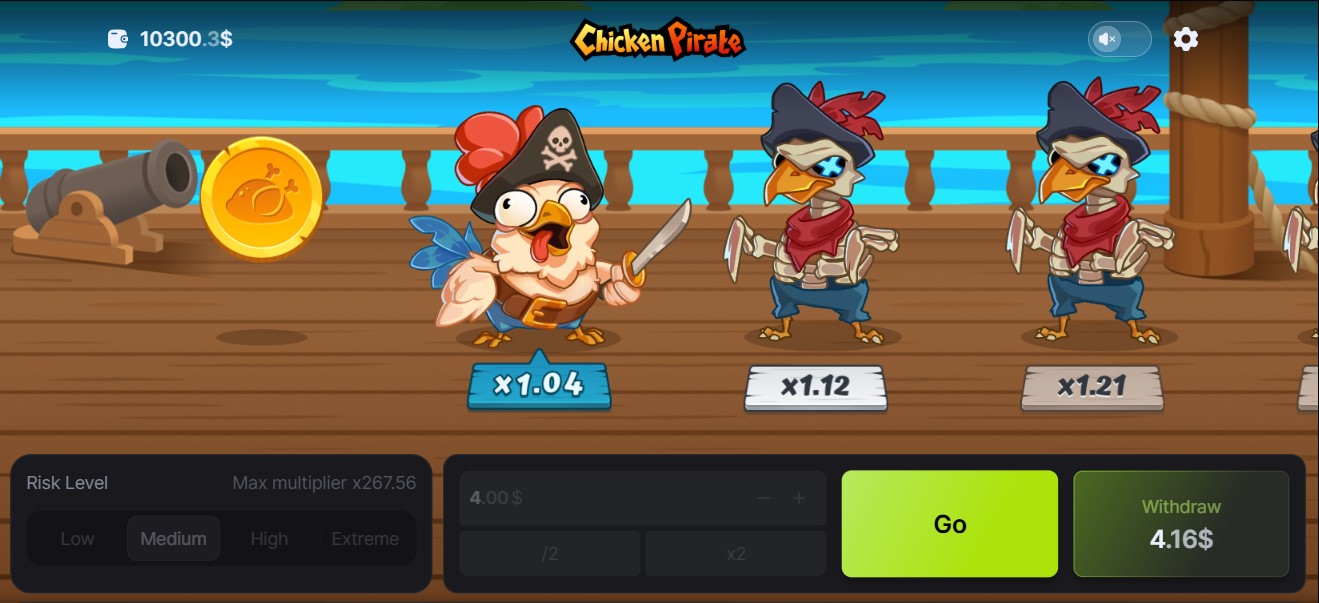
Task: Decrease bet with the minus stepper
Action: pyautogui.click(x=764, y=498)
